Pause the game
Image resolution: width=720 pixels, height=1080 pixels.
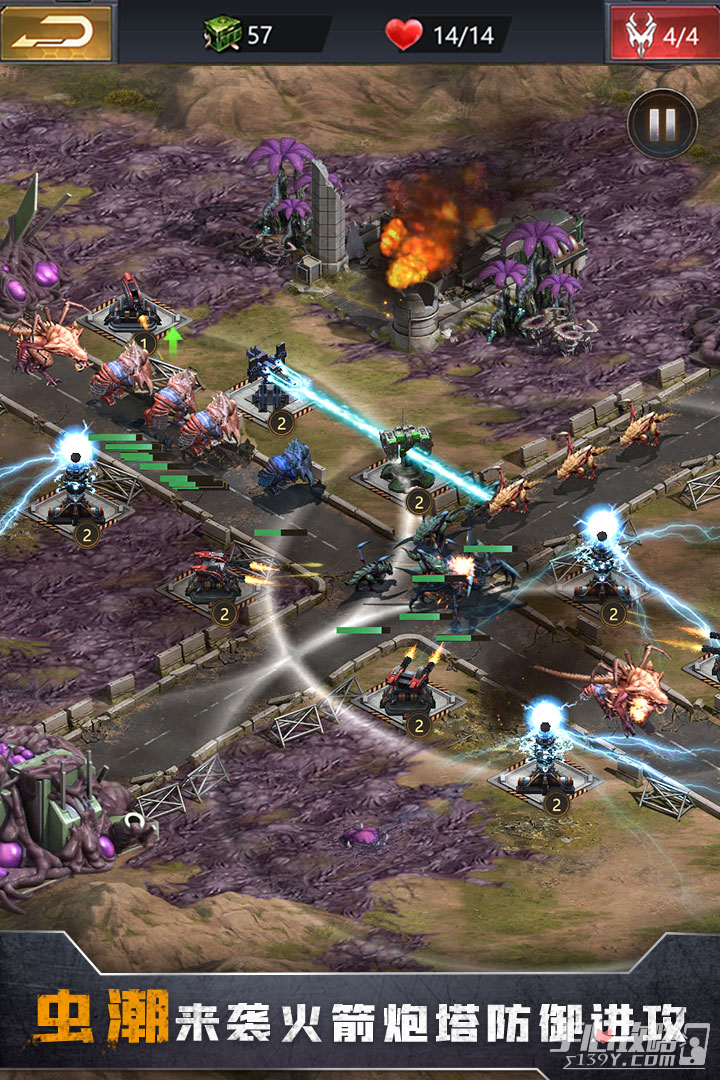pyautogui.click(x=662, y=125)
